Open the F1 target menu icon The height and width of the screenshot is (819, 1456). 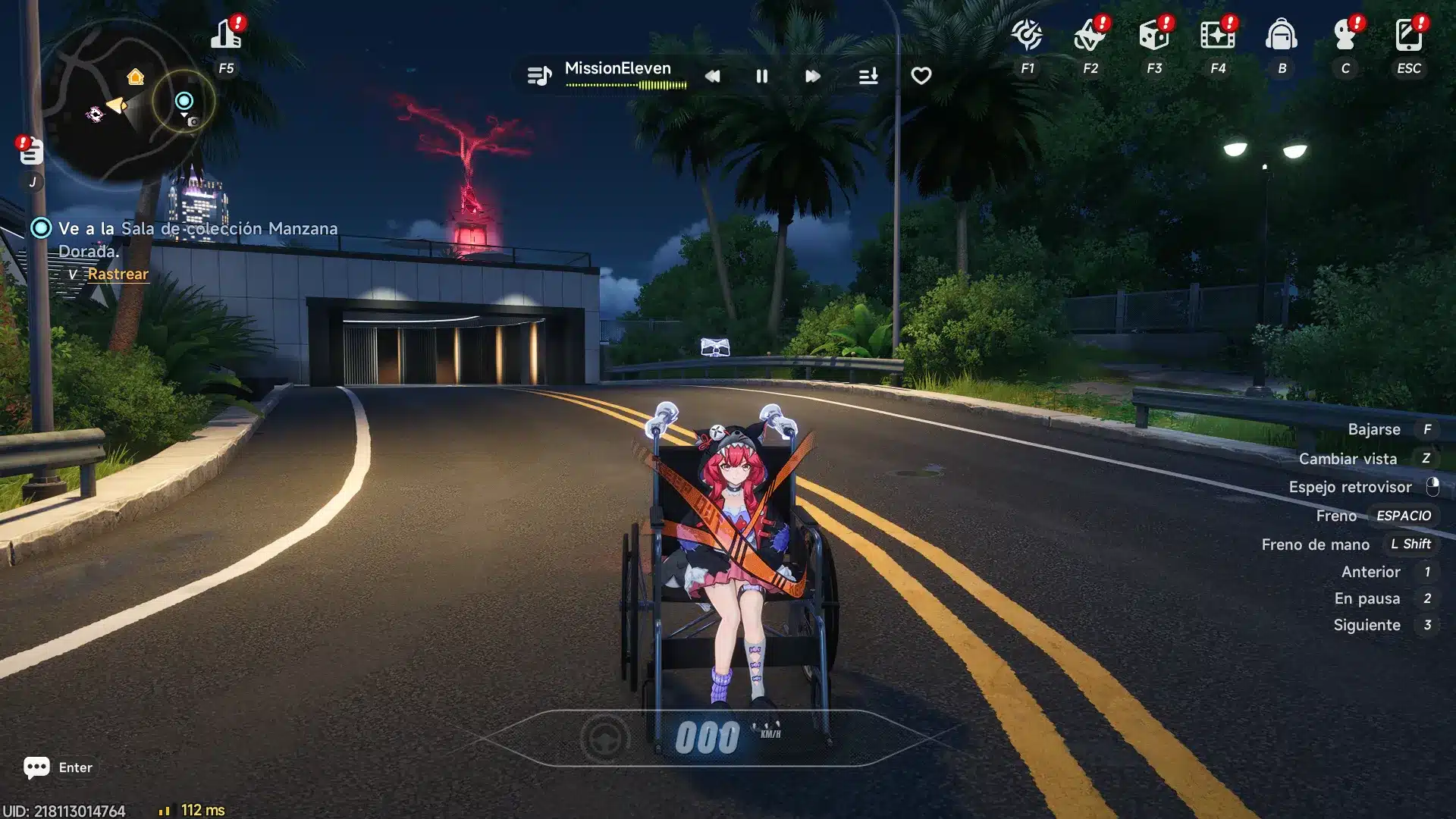[1027, 36]
